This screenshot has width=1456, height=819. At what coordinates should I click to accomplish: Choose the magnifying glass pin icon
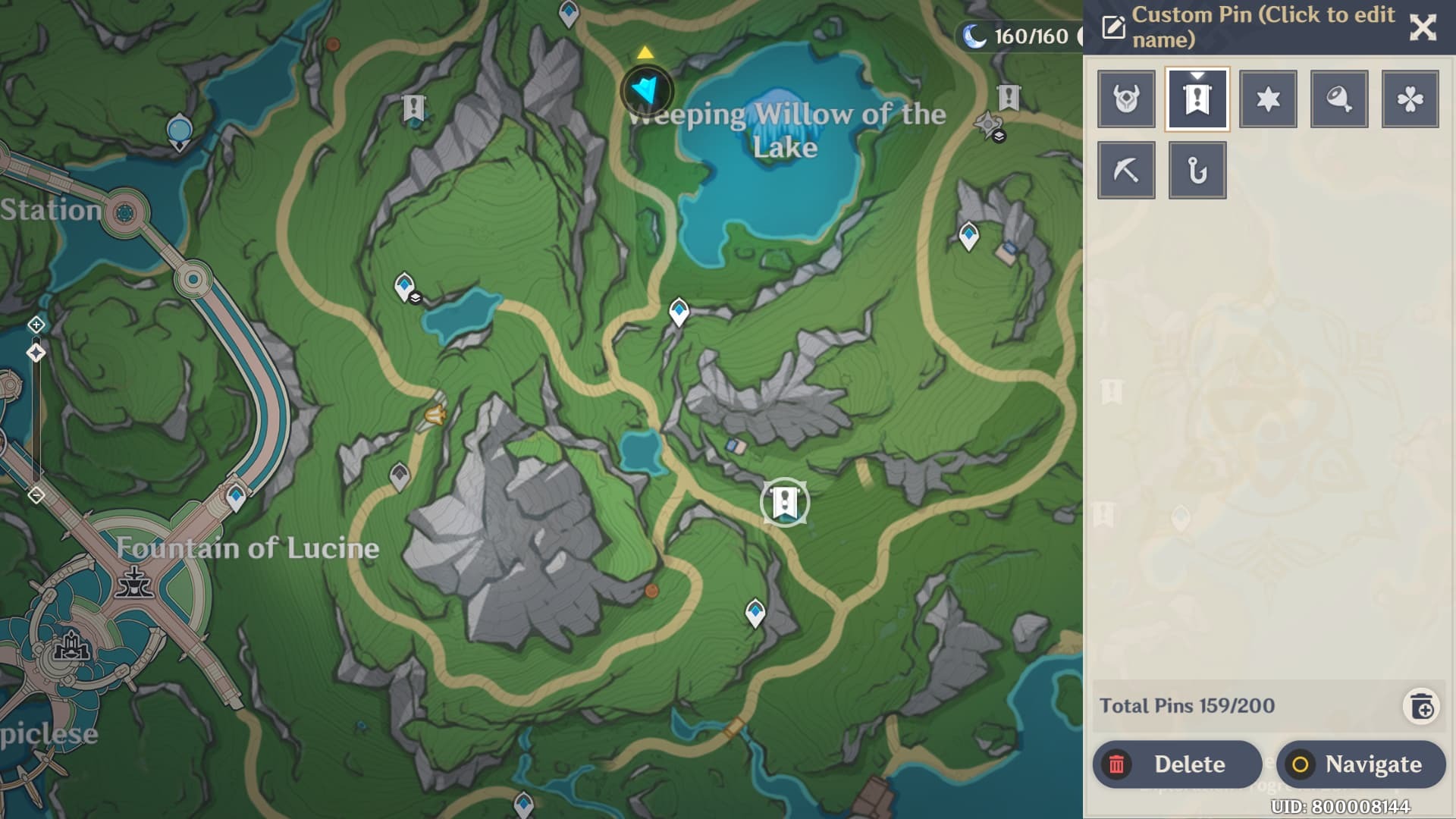click(1339, 99)
